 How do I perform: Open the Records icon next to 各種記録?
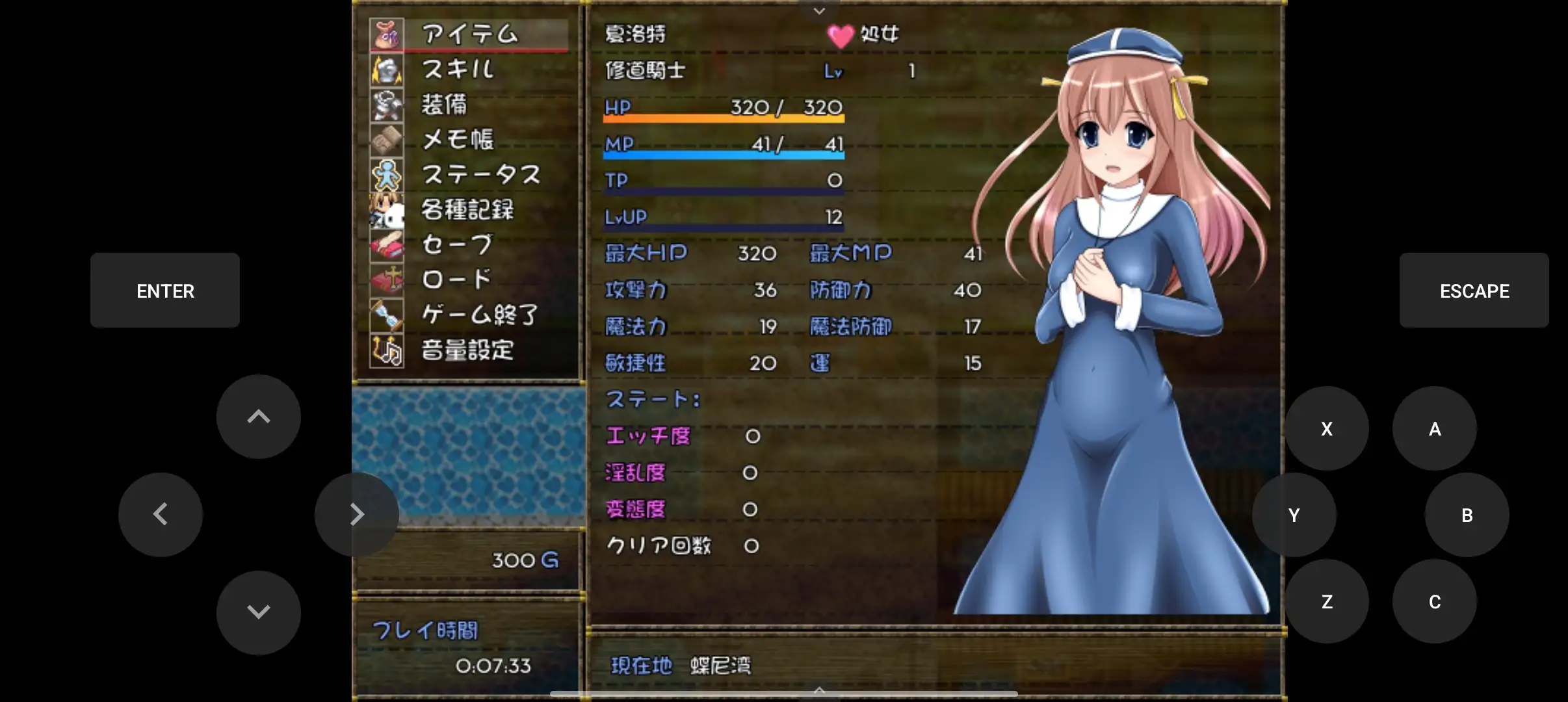click(x=387, y=210)
